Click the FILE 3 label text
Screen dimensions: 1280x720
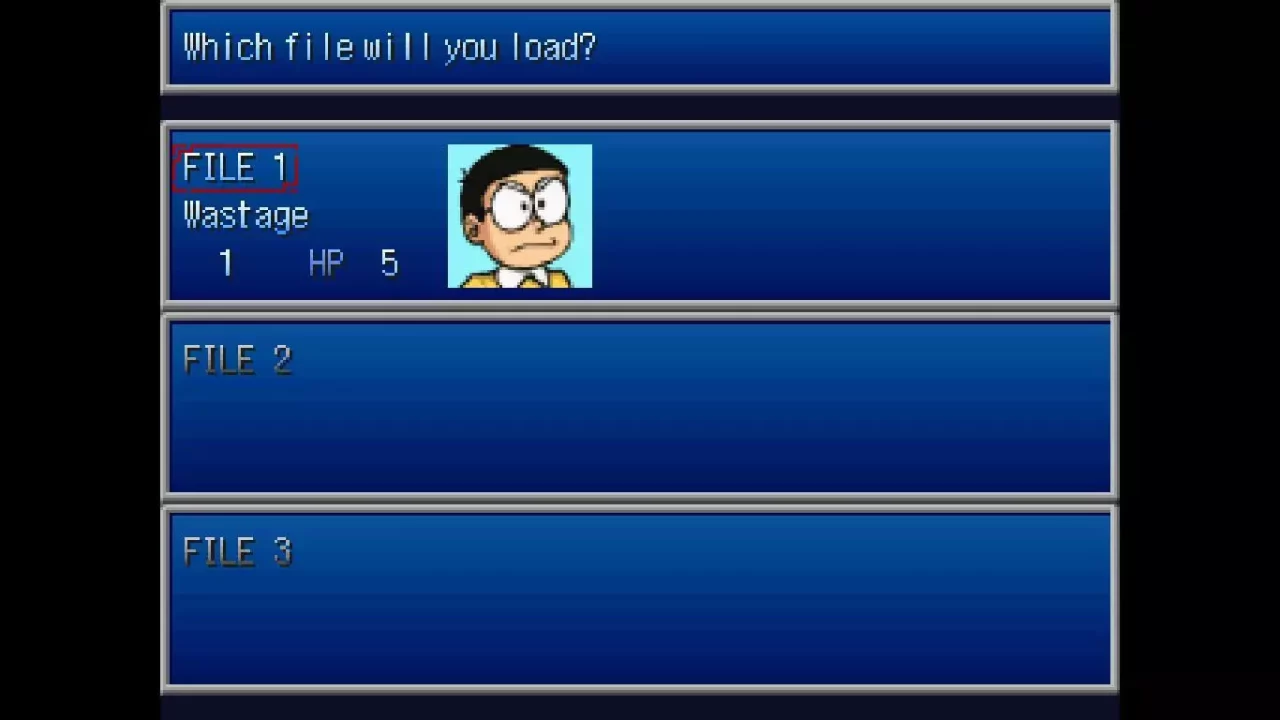pos(238,552)
